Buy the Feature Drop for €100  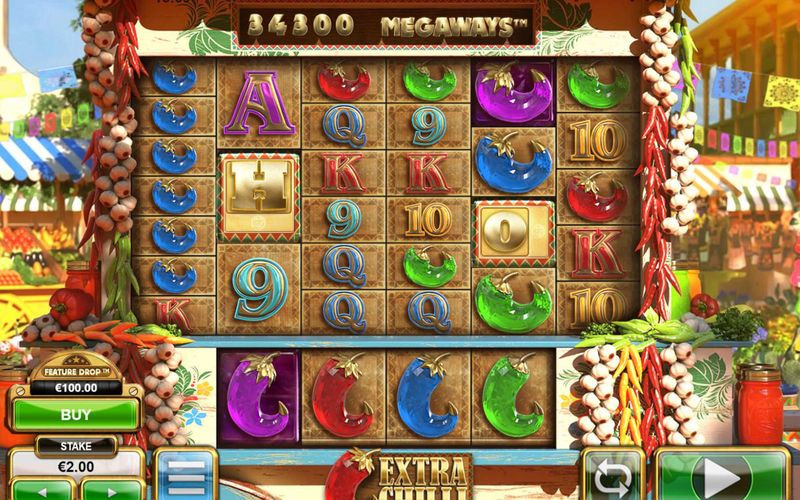[75, 413]
